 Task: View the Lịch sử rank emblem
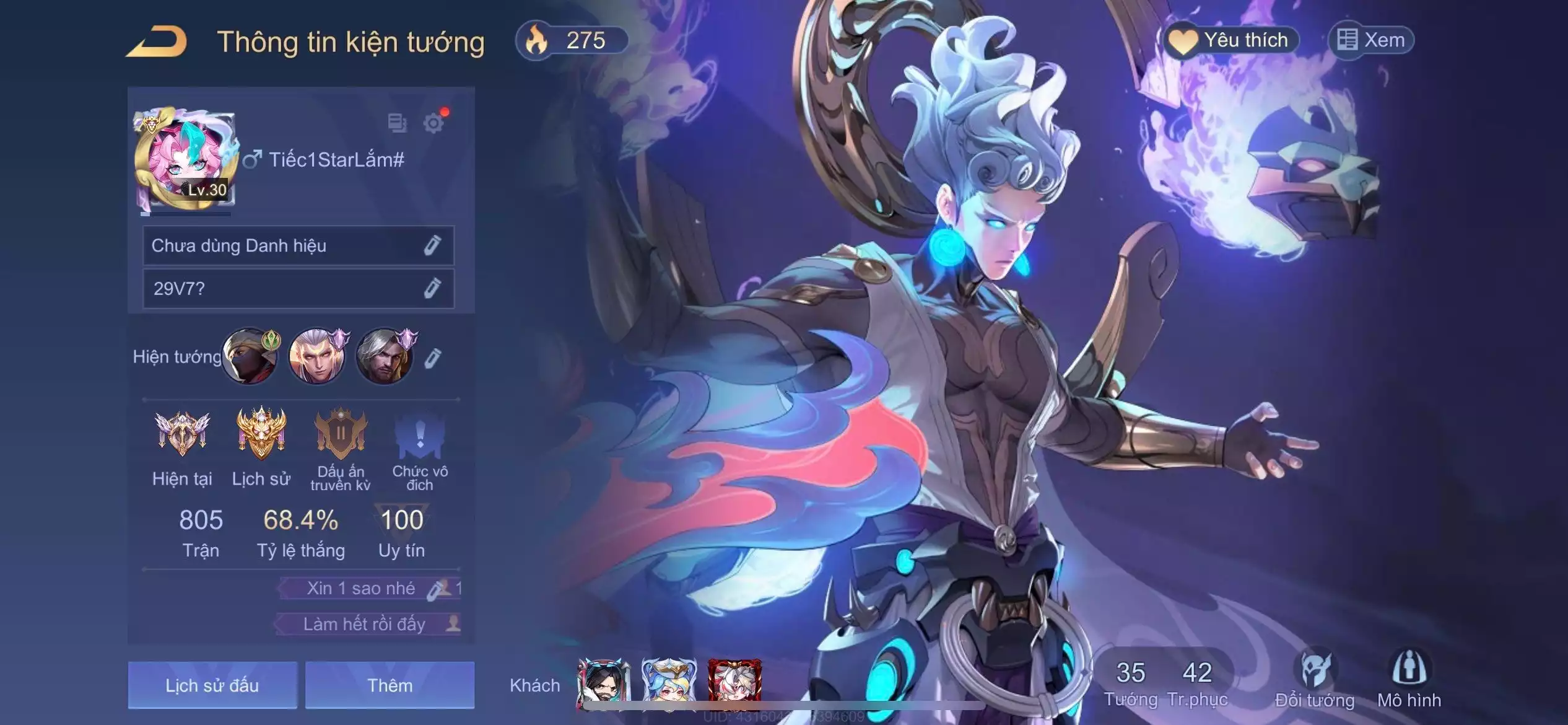(x=261, y=434)
